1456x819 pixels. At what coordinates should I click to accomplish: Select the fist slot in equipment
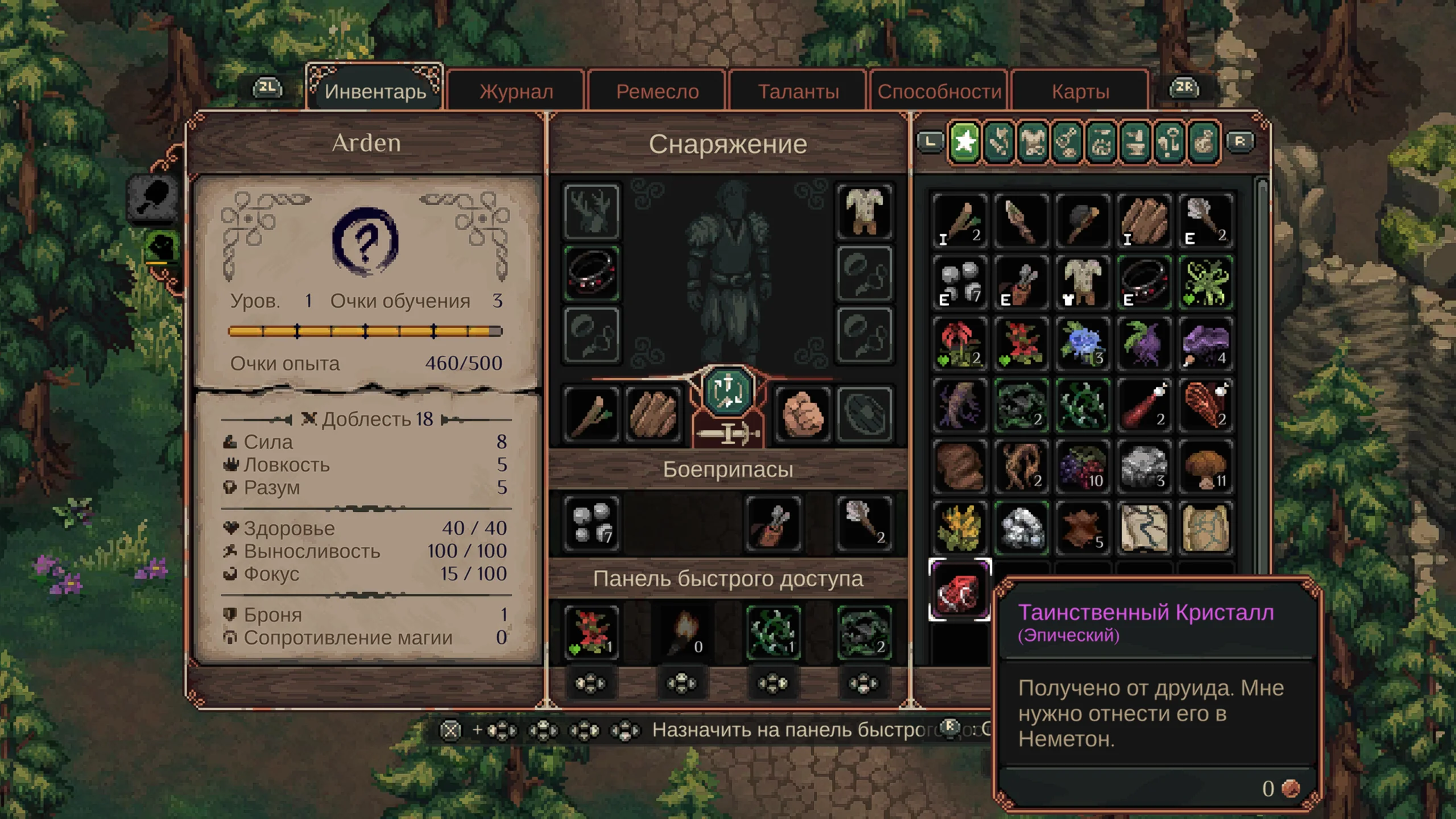[x=802, y=413]
